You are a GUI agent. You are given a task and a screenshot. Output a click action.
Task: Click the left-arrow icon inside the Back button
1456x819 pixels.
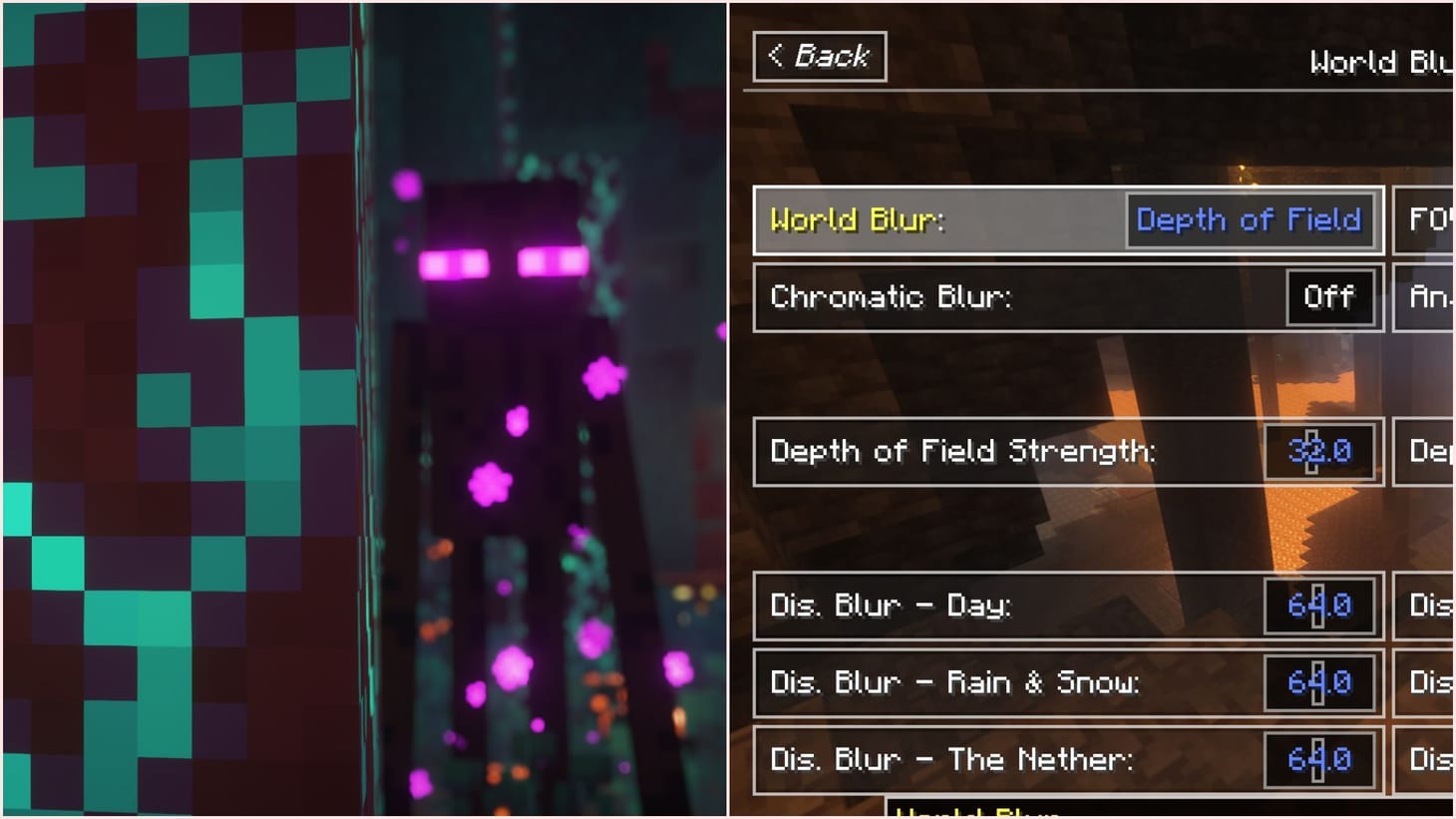(777, 57)
